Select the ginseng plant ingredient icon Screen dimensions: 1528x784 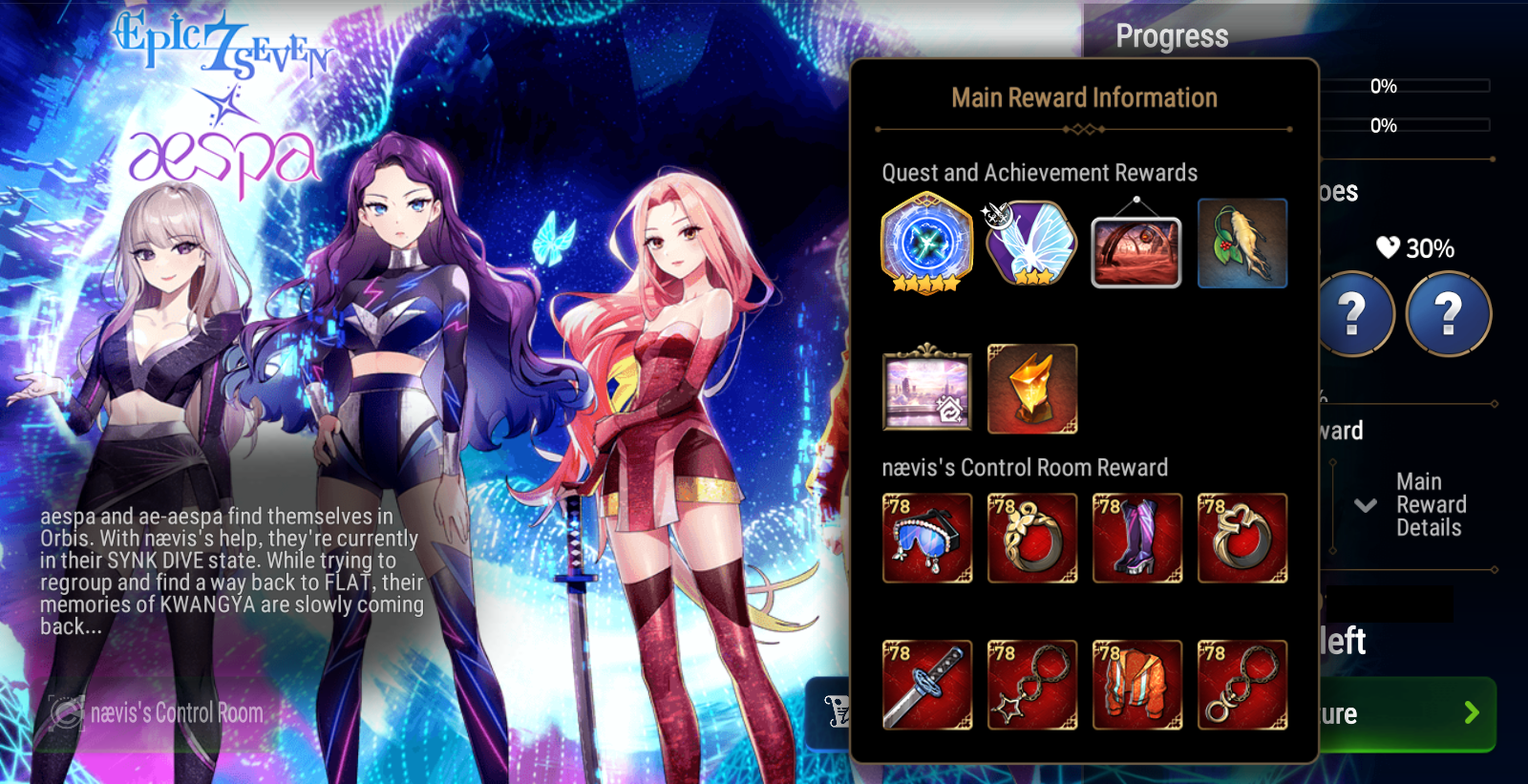pos(1241,244)
